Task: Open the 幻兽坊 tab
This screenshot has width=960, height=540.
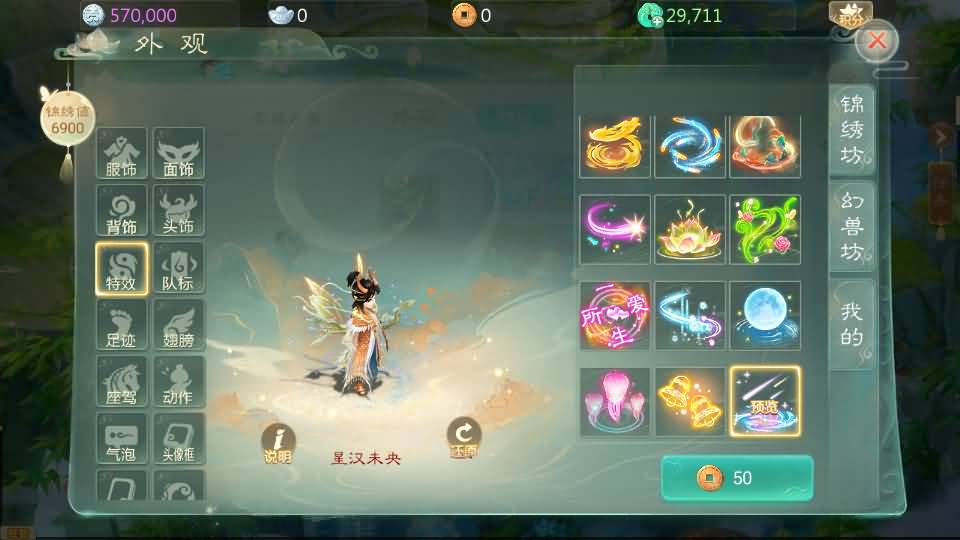Action: (x=852, y=226)
